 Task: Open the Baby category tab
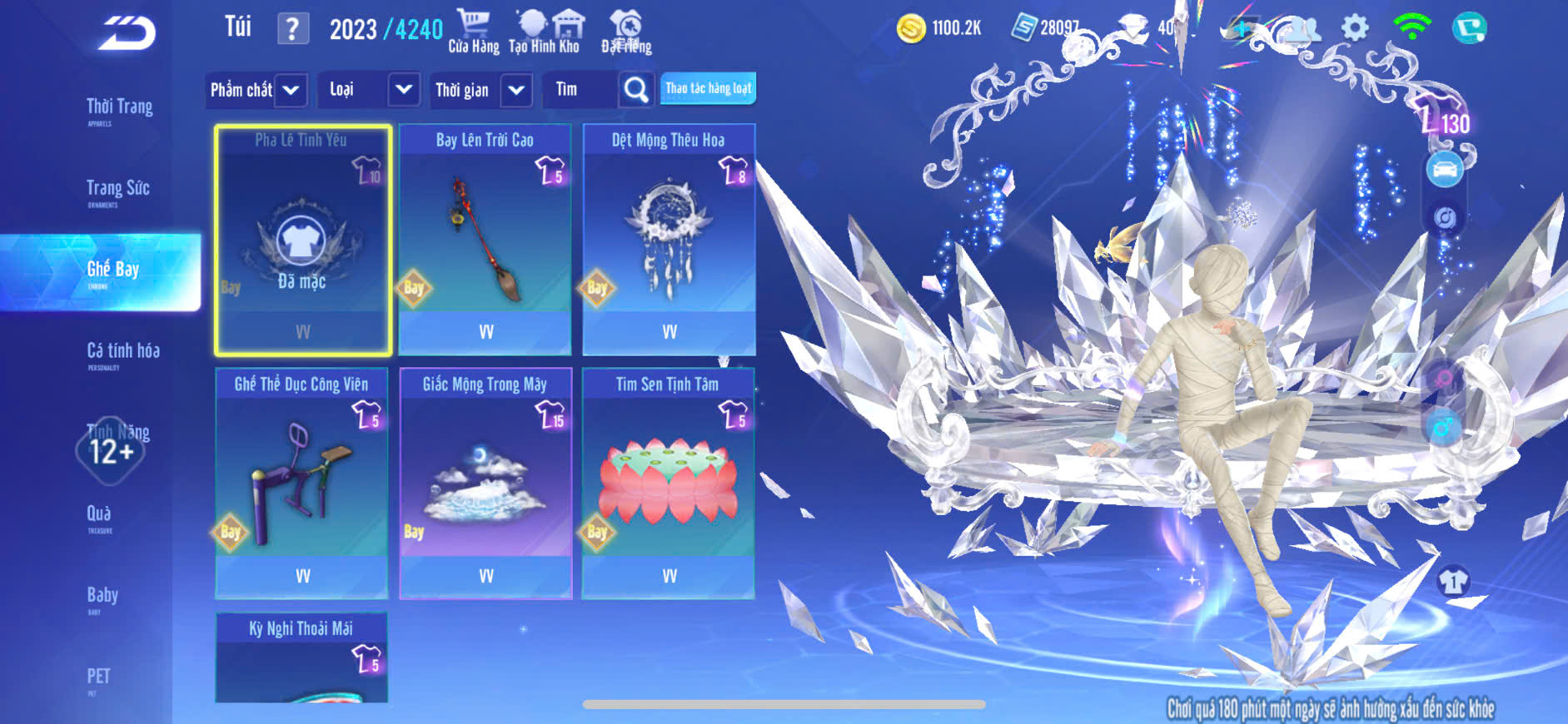[x=102, y=596]
